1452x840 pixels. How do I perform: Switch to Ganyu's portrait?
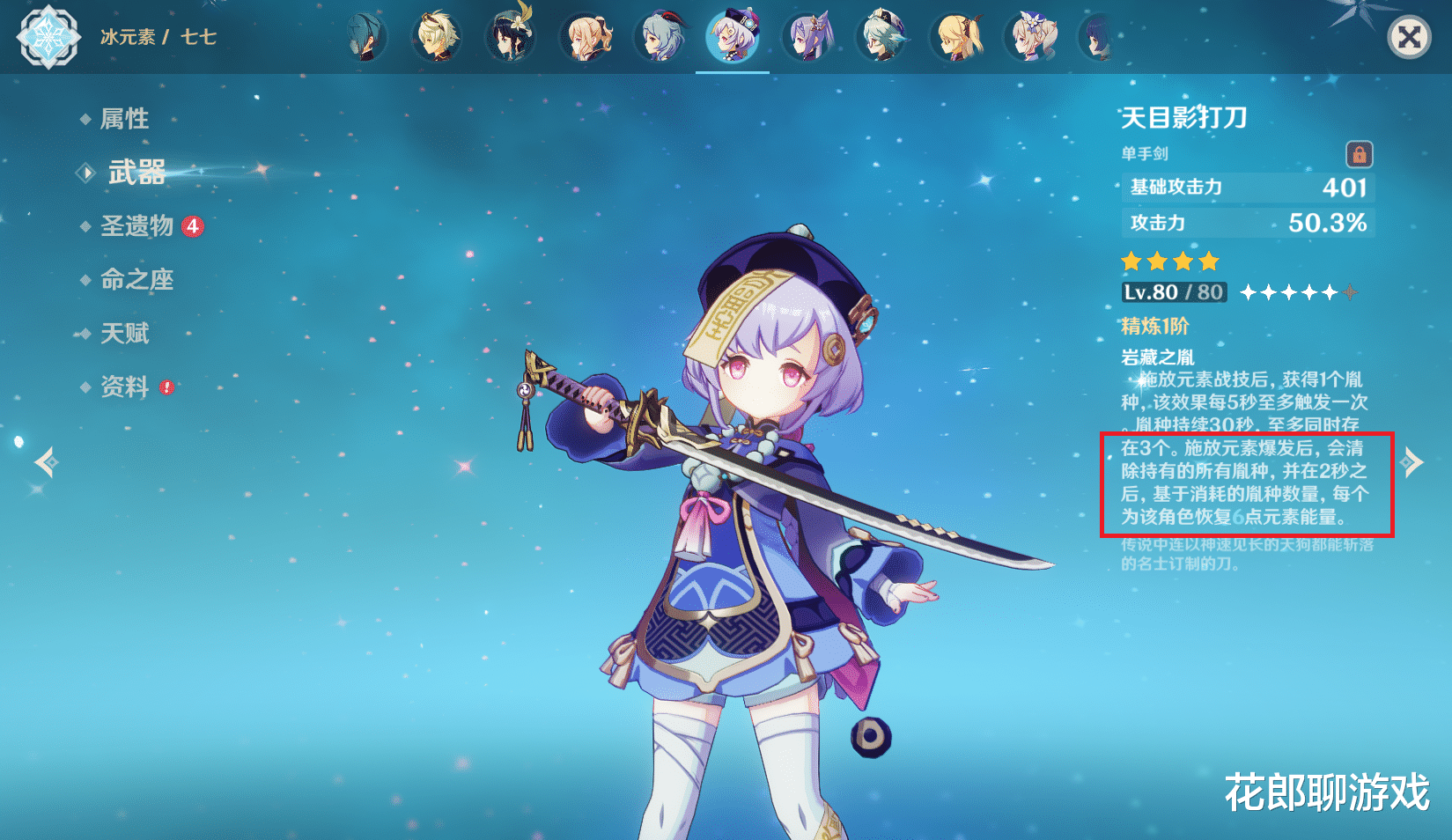[659, 38]
